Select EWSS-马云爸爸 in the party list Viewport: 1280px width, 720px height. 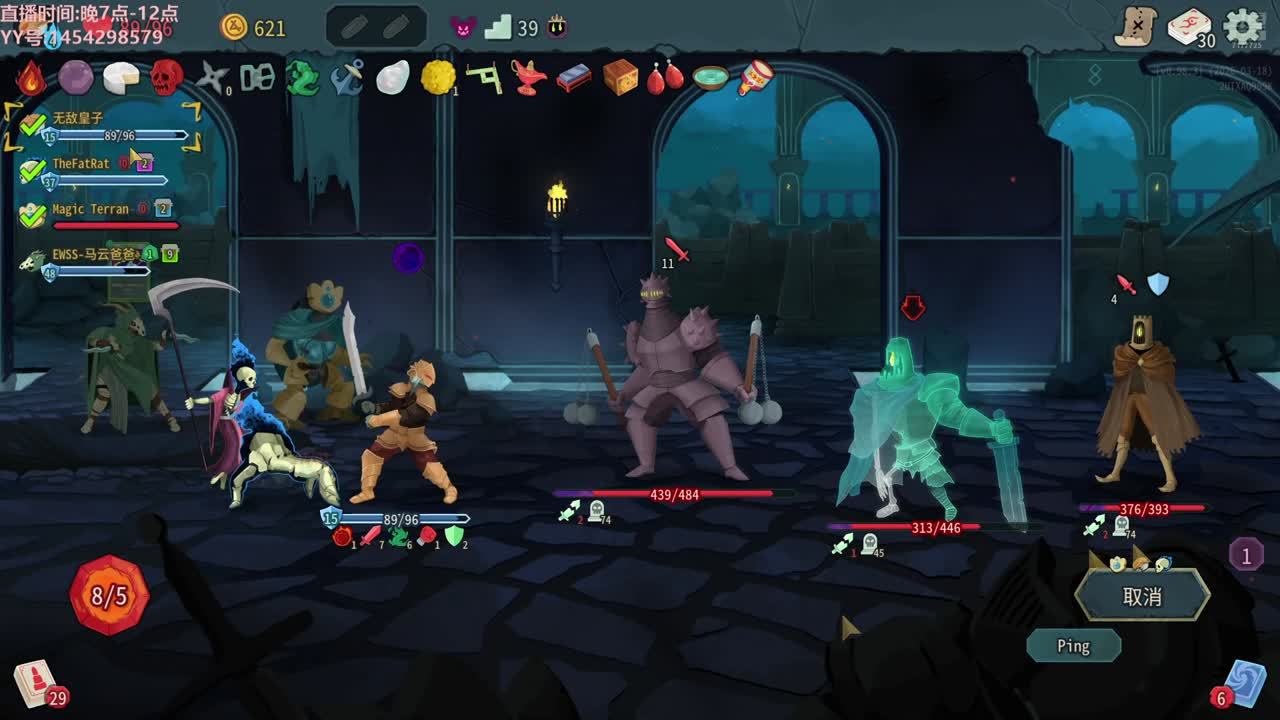coord(93,255)
